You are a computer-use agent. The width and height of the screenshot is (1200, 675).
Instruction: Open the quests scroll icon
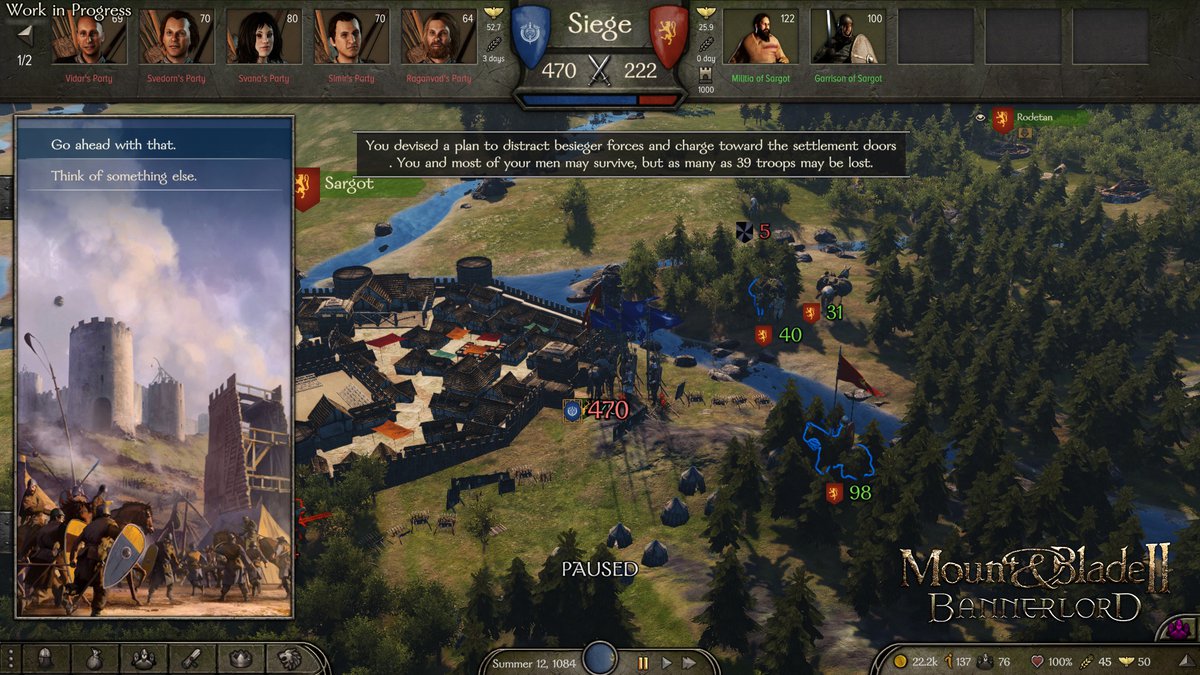coord(191,658)
